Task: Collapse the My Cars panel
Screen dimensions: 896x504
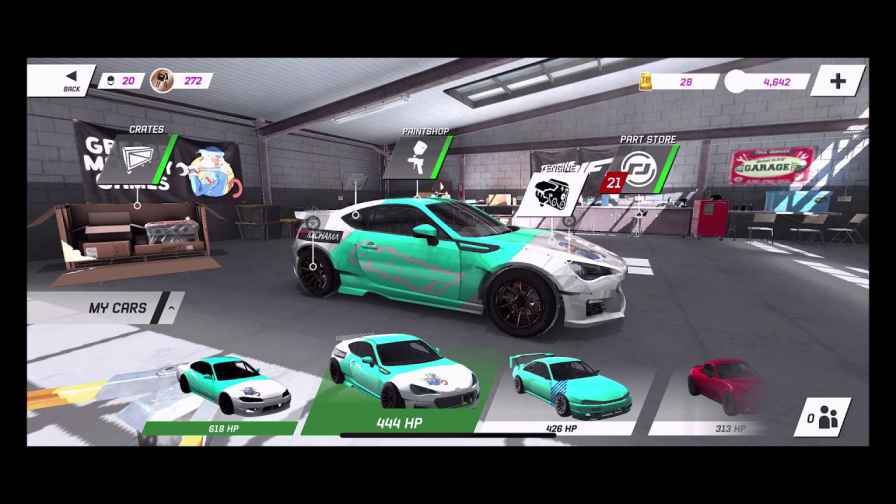Action: point(171,308)
